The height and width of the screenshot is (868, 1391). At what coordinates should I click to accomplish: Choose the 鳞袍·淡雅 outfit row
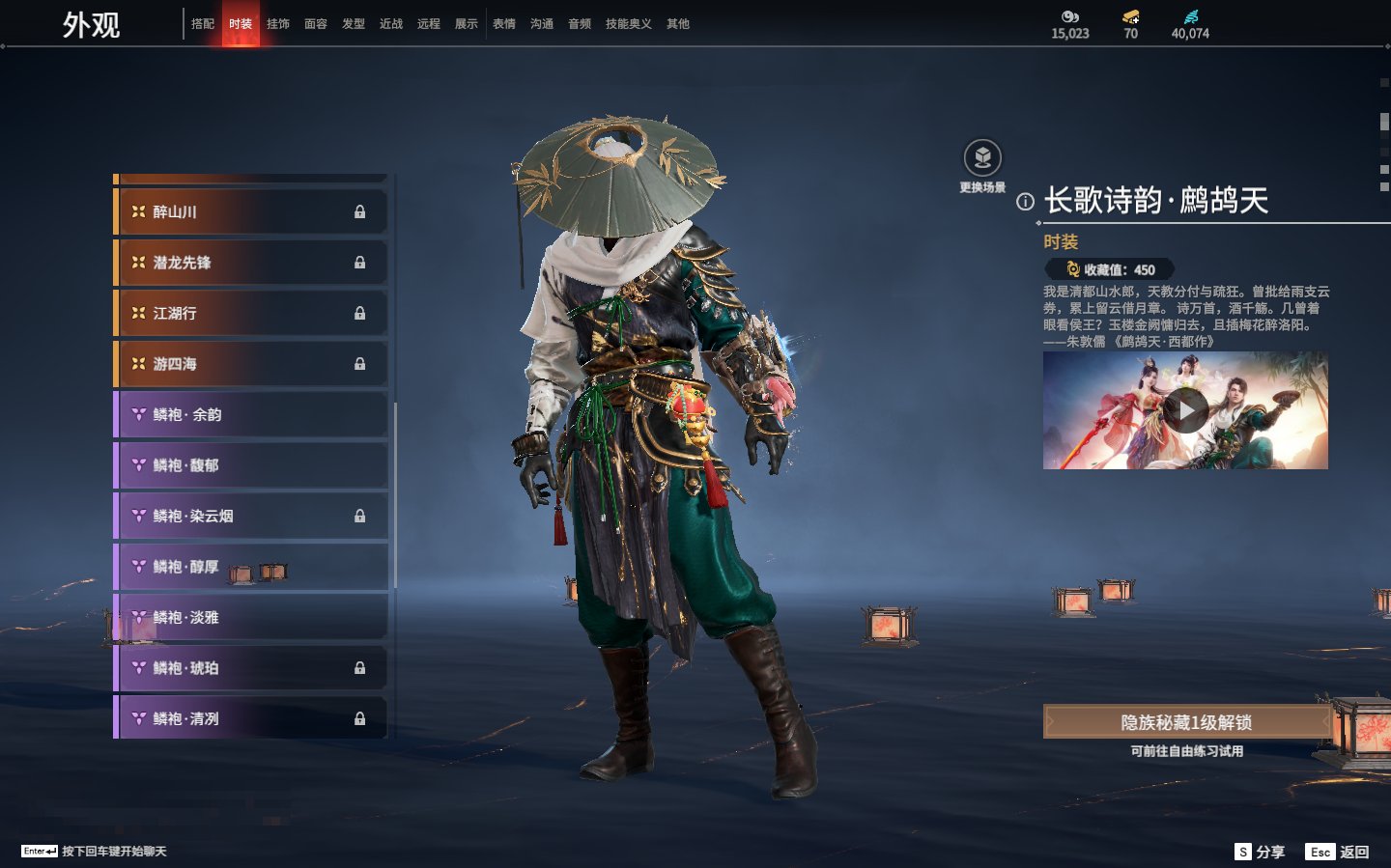[x=251, y=617]
